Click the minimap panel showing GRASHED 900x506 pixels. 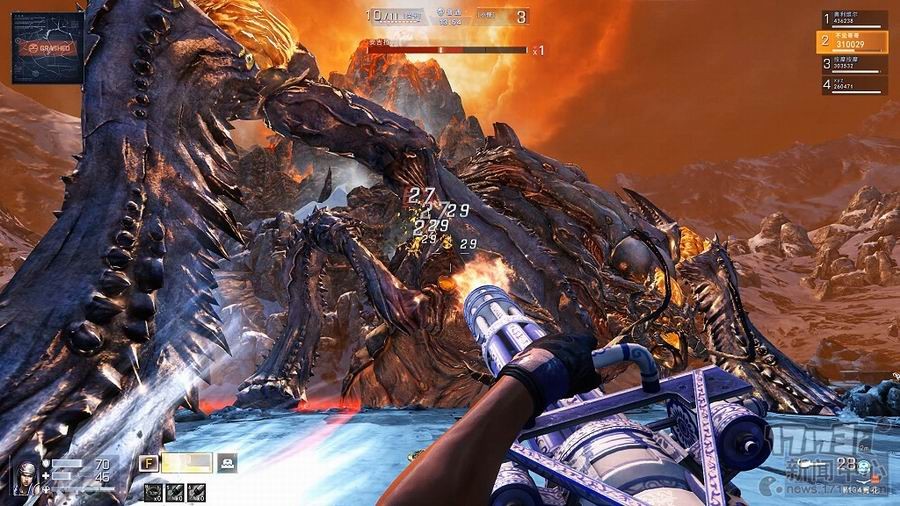tap(47, 47)
